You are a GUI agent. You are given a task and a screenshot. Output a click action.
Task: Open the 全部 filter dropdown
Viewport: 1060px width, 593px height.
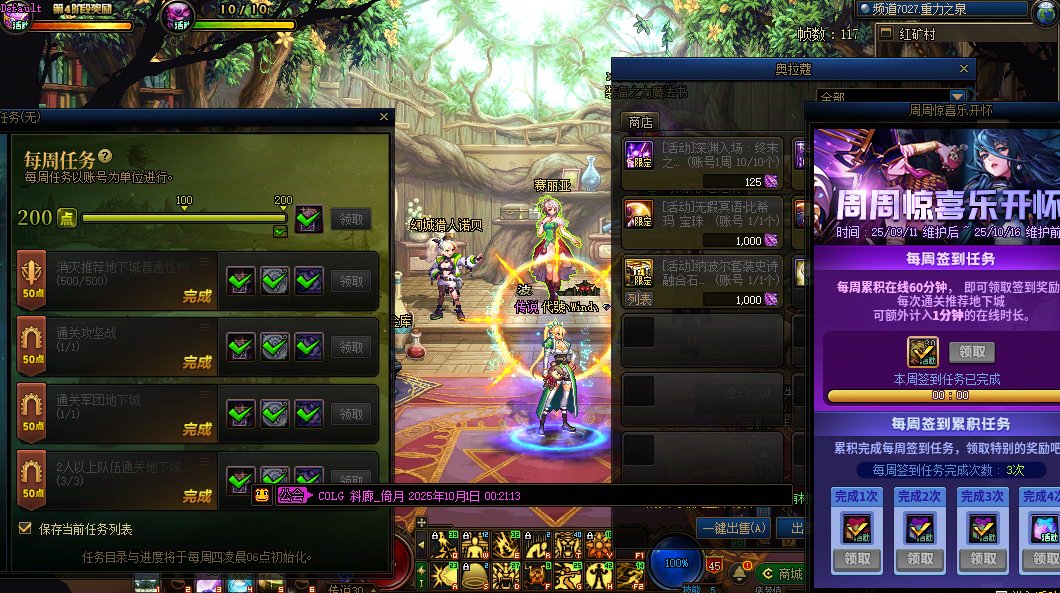point(956,97)
